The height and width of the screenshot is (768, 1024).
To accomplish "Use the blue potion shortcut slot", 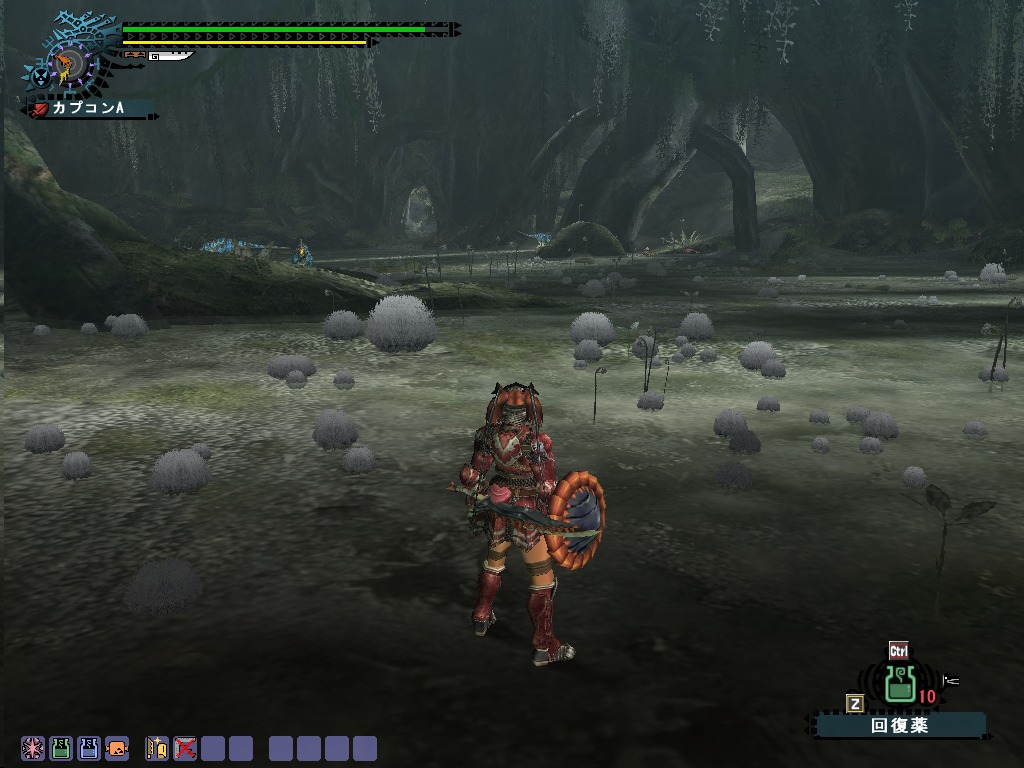I will (x=89, y=748).
